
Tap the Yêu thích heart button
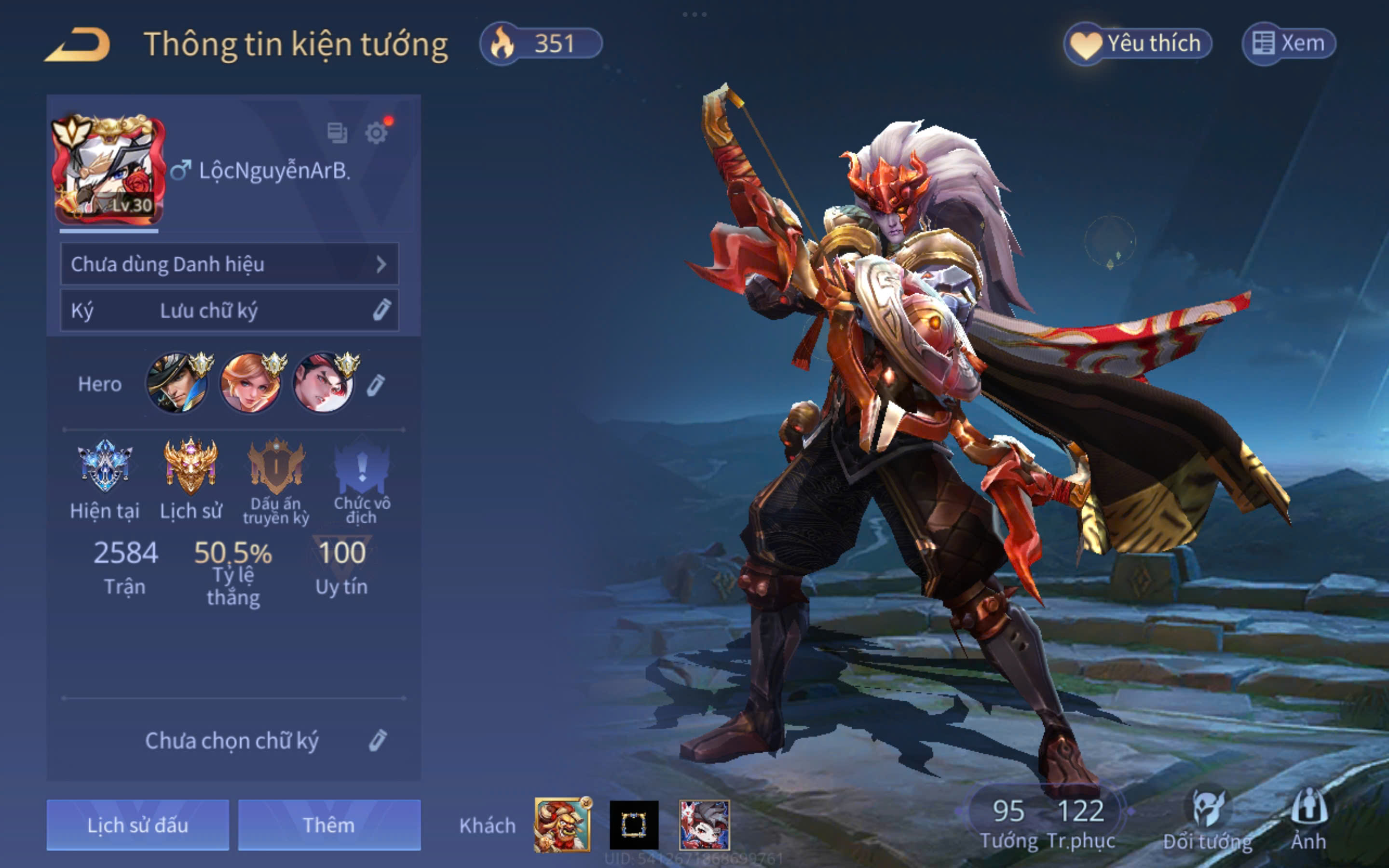(x=1138, y=43)
